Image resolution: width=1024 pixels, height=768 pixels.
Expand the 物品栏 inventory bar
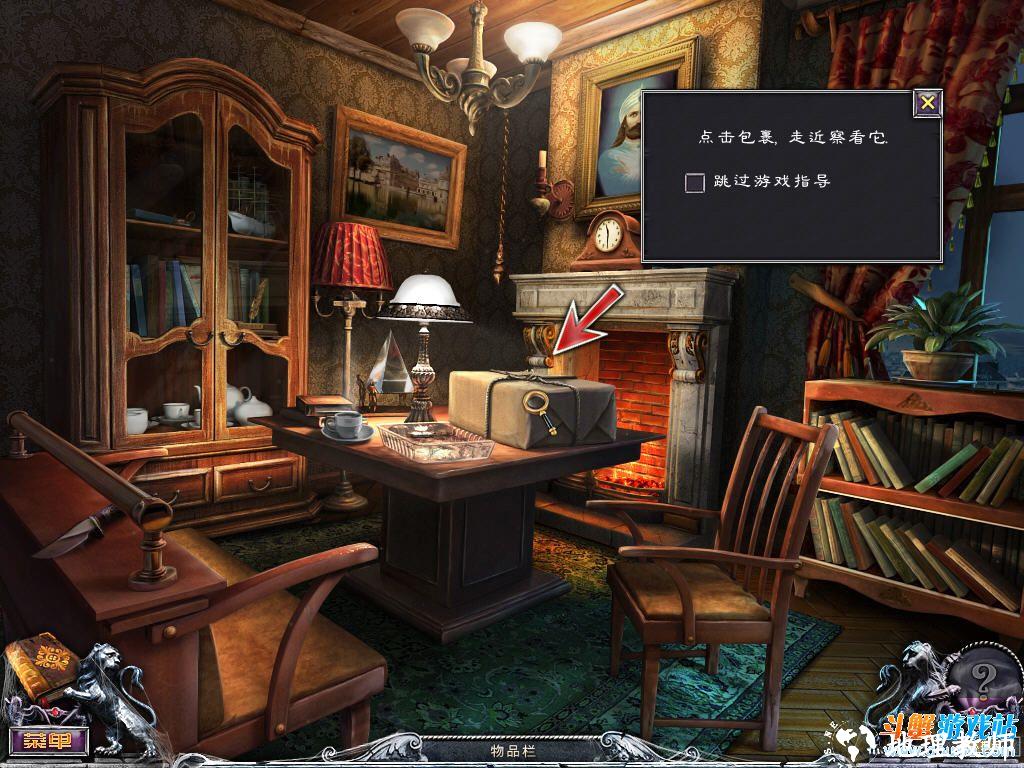point(511,748)
